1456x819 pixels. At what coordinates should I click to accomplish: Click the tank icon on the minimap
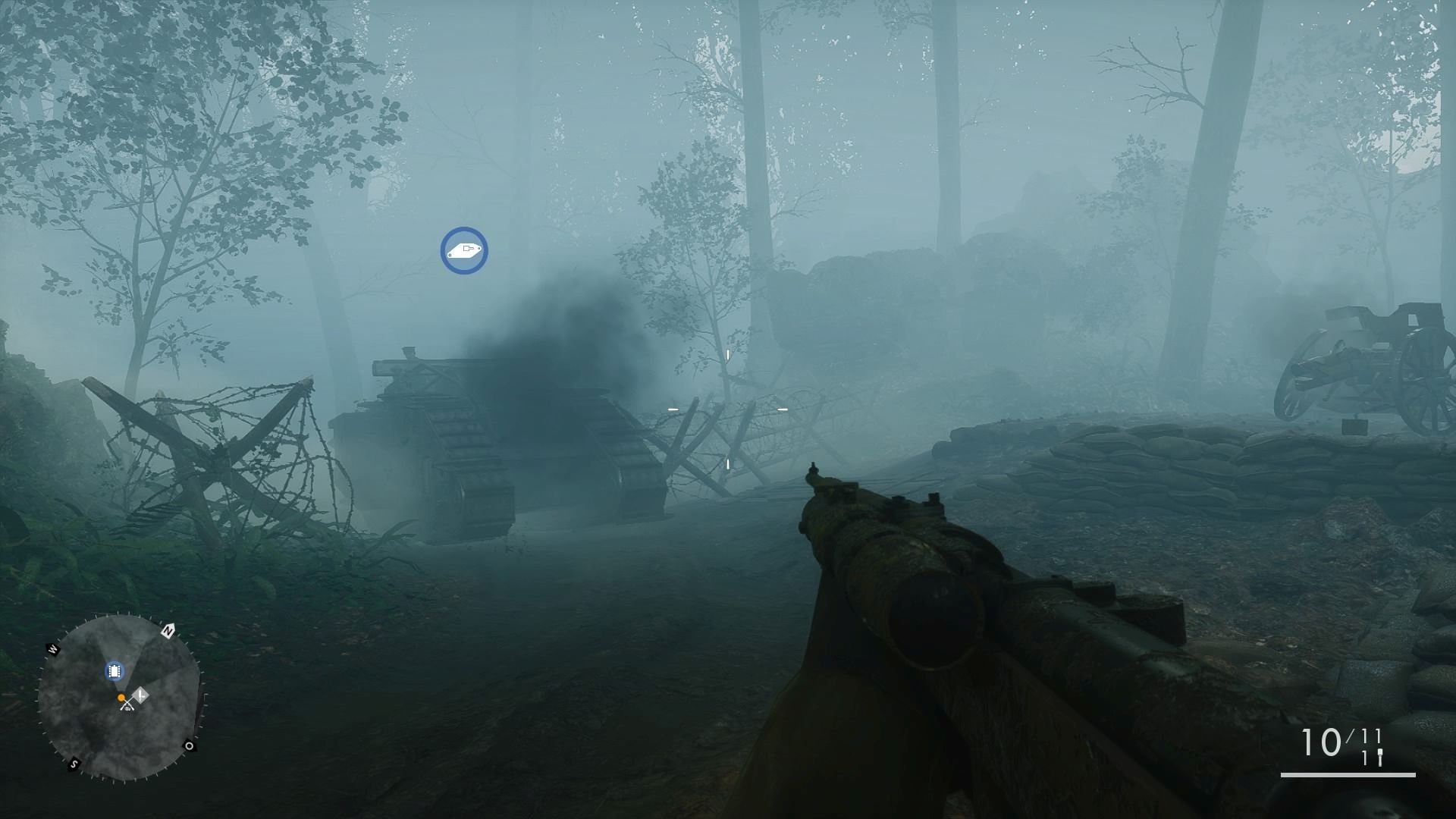(x=115, y=670)
